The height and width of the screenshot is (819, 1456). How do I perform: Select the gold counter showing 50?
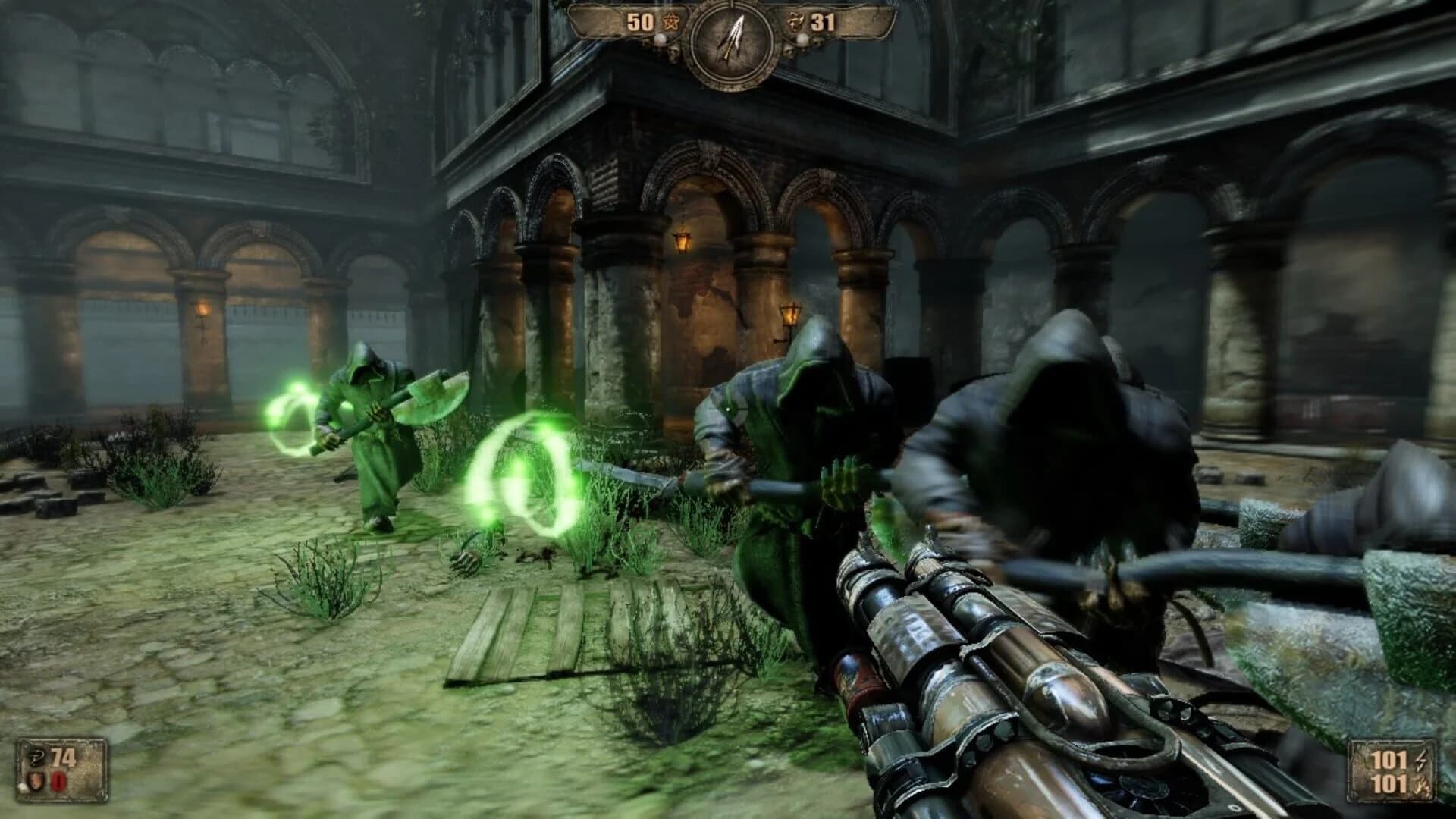tap(641, 20)
